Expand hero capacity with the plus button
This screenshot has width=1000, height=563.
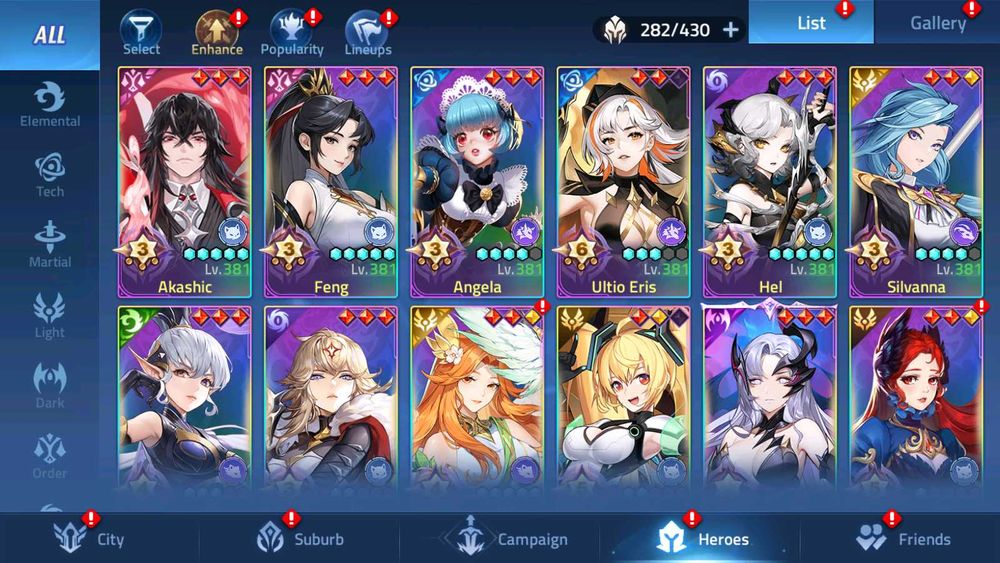pos(731,29)
